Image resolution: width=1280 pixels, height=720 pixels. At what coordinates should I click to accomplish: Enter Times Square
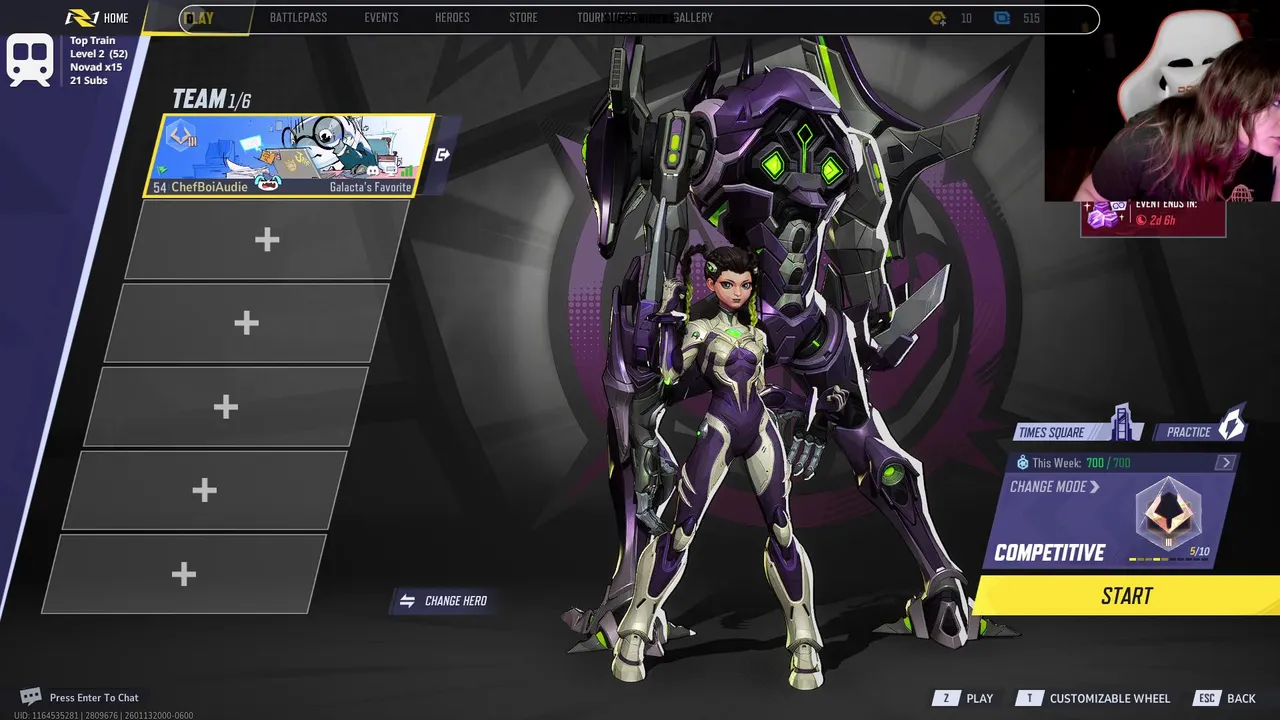point(1075,431)
